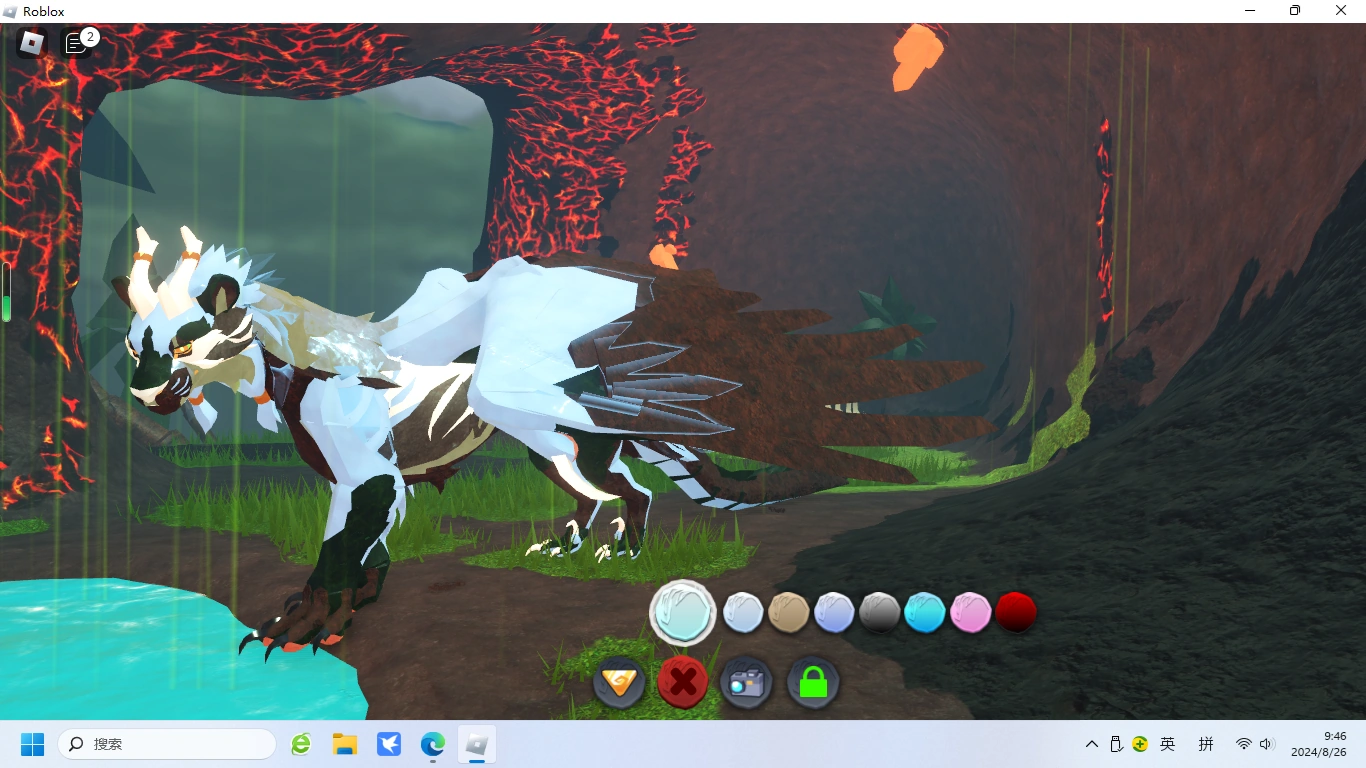Image resolution: width=1366 pixels, height=768 pixels.
Task: Select the red color swatch
Action: [x=1015, y=611]
